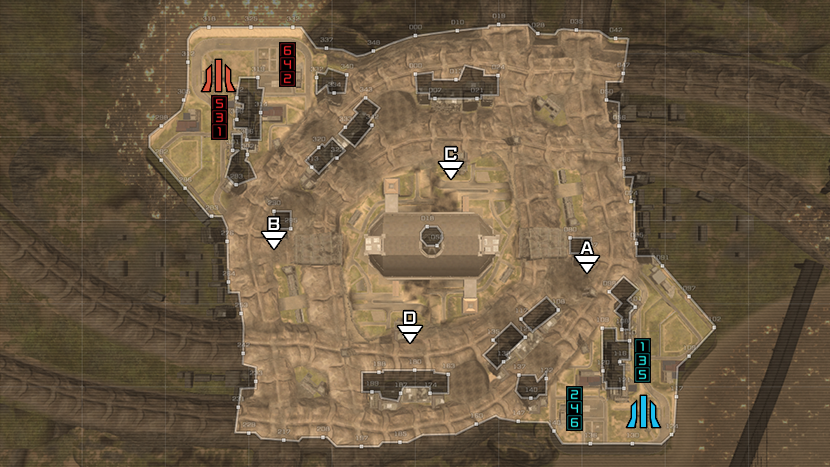Choose the blue 2-4-6 spawn marker
Viewport: 830px width, 467px height.
[575, 408]
